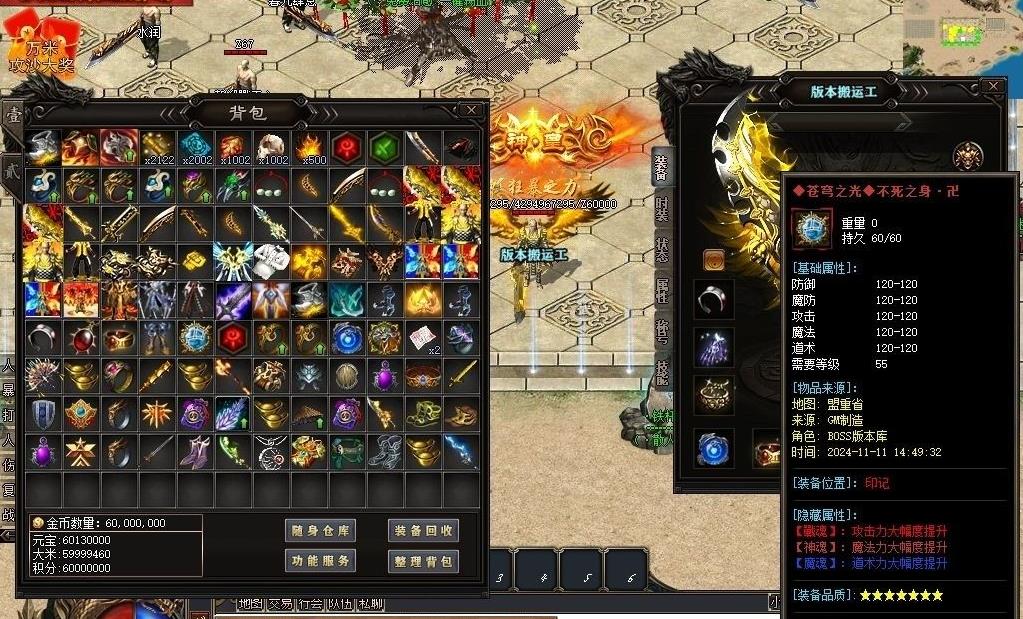Viewport: 1023px width, 619px height.
Task: Click the 装备回收 equipment recycle button
Action: pyautogui.click(x=423, y=531)
